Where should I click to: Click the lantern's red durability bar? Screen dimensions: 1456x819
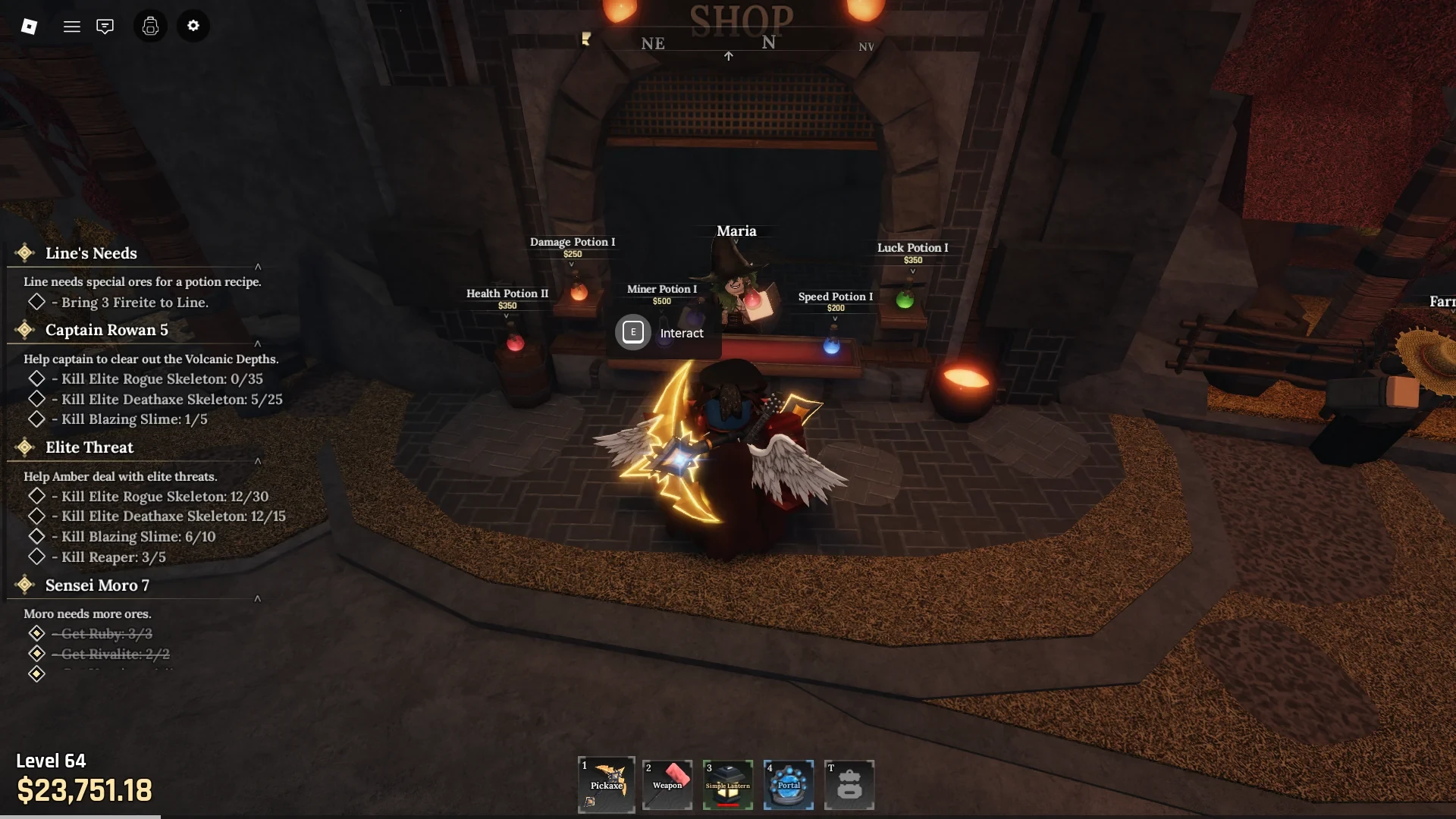click(726, 805)
